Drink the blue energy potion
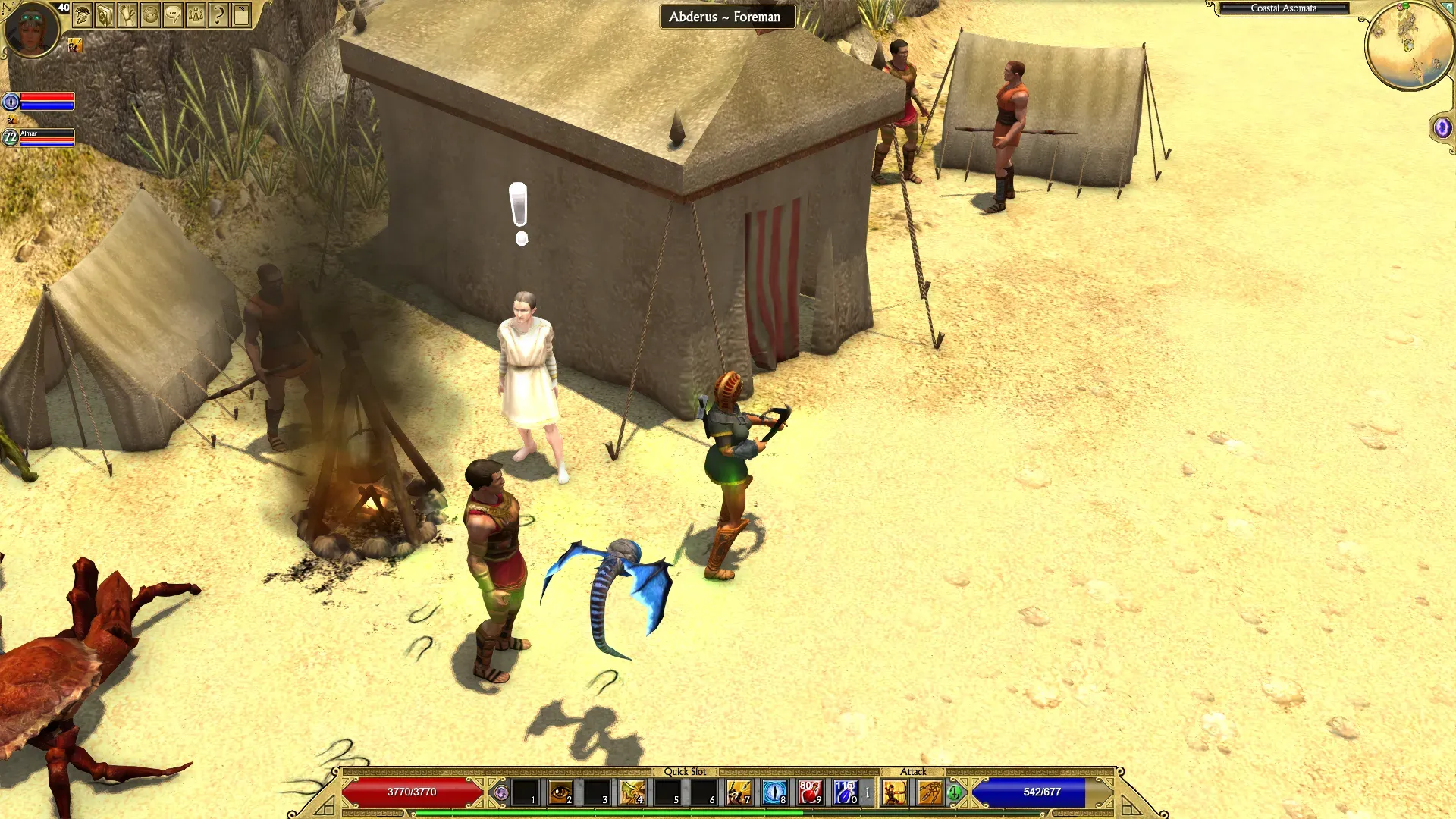 point(845,792)
